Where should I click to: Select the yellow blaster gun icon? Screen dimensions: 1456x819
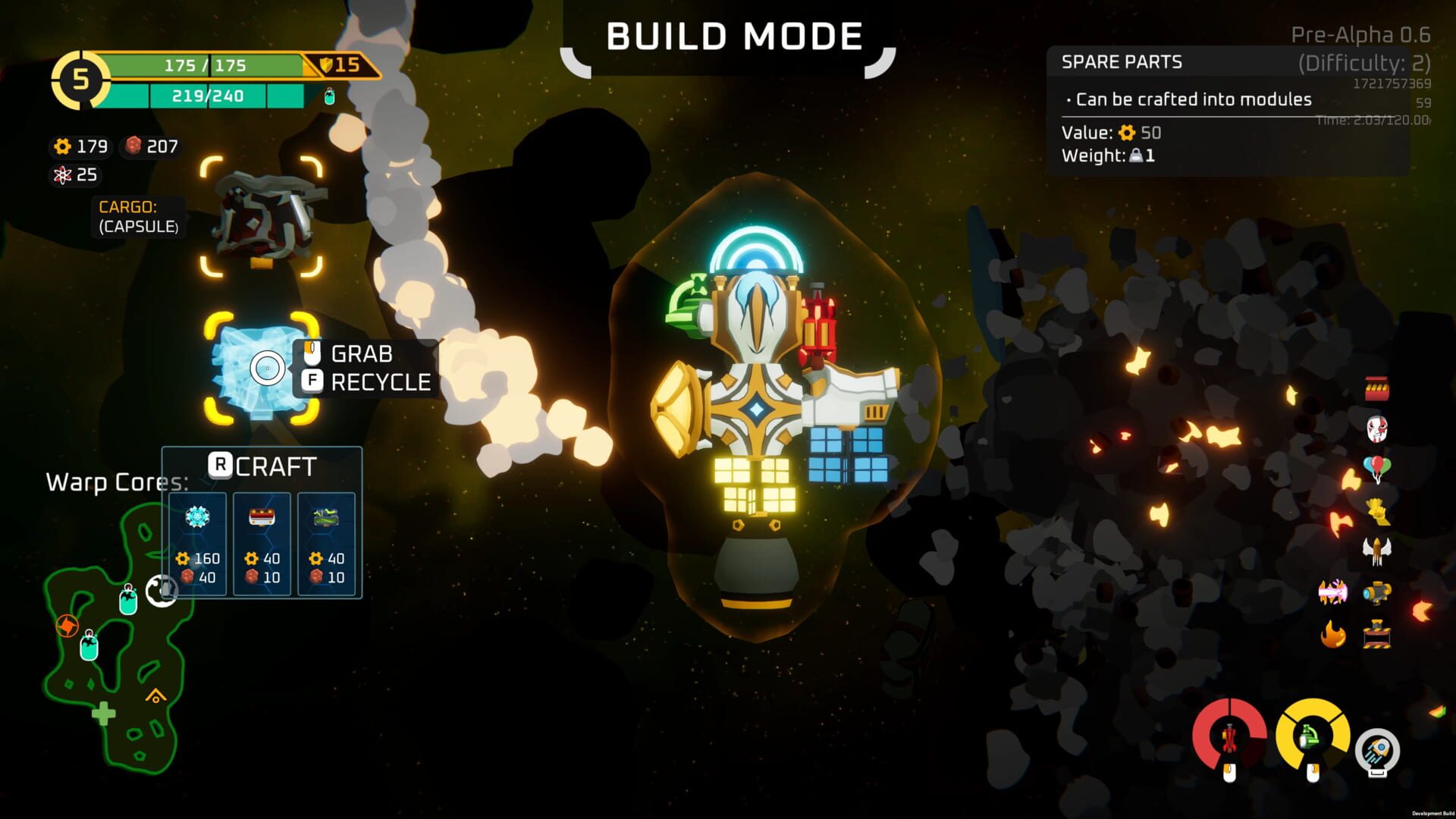point(1377,591)
